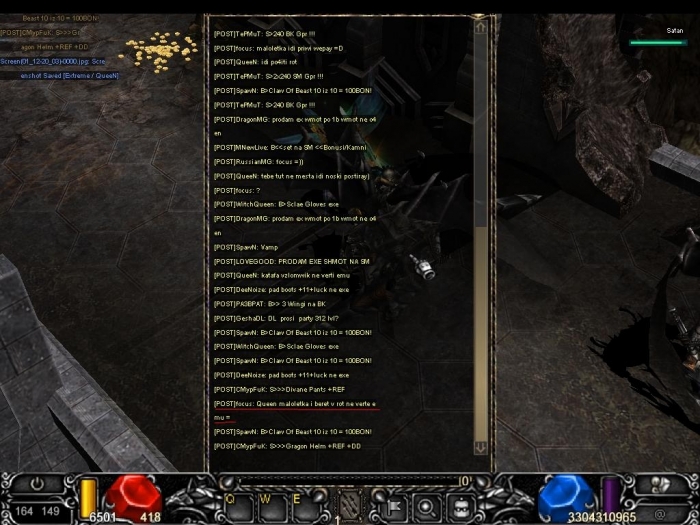Click the mask-shaped icon button
The height and width of the screenshot is (525, 700).
(x=459, y=503)
